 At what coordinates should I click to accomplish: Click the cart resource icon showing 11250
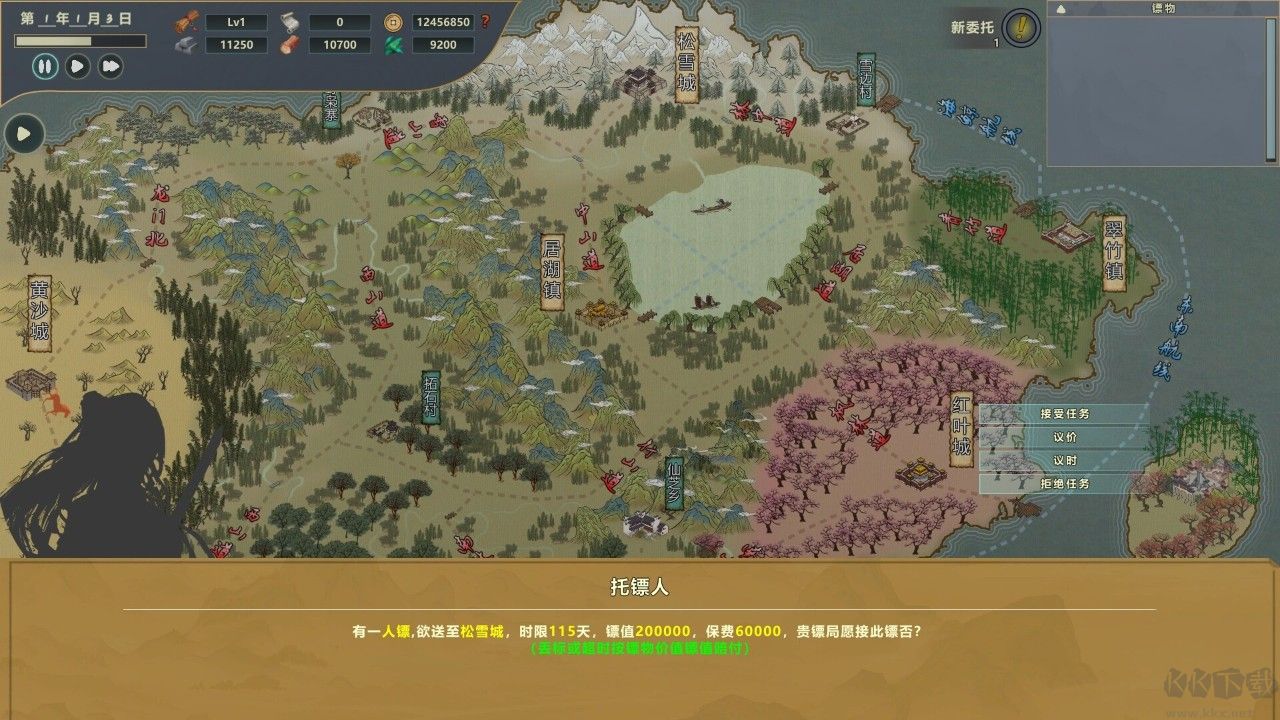point(187,45)
